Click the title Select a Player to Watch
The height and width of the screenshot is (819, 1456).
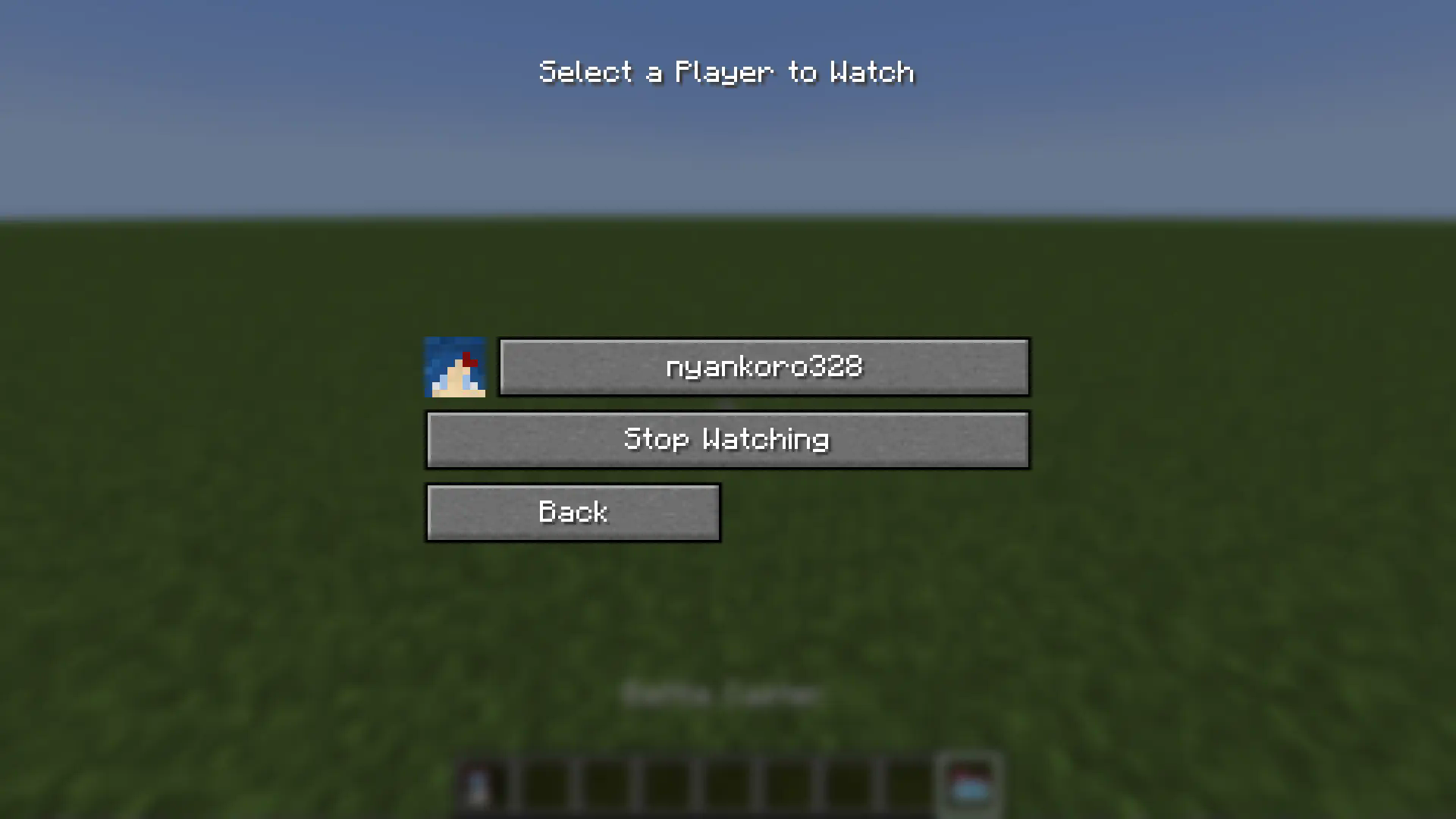726,72
